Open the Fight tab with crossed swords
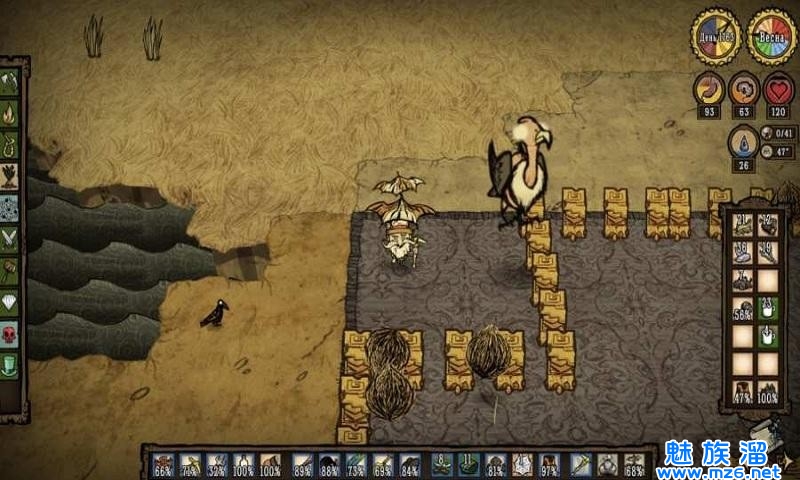800x480 pixels. pos(10,238)
